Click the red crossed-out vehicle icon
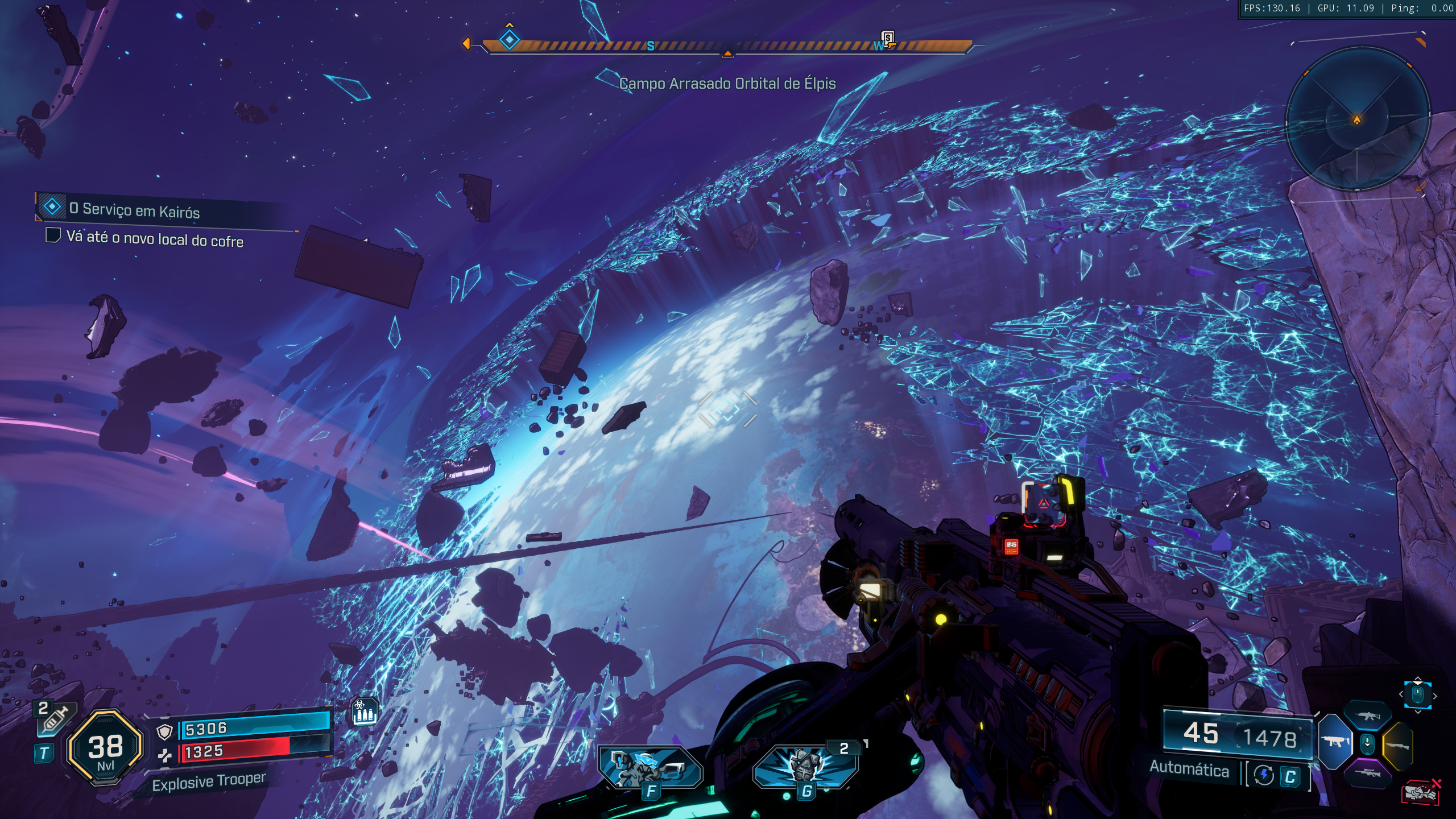 1420,792
